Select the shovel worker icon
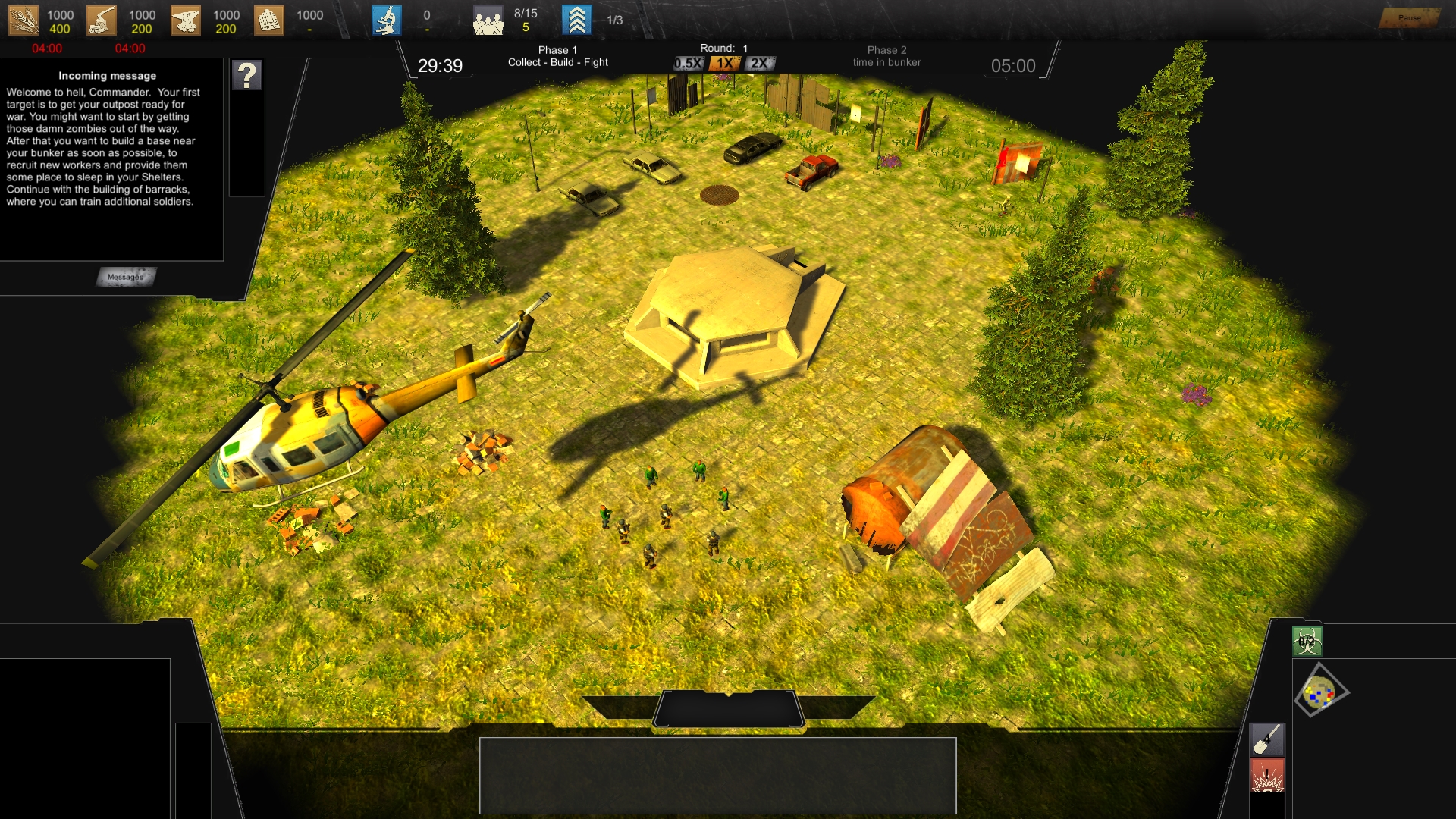 [x=1267, y=739]
